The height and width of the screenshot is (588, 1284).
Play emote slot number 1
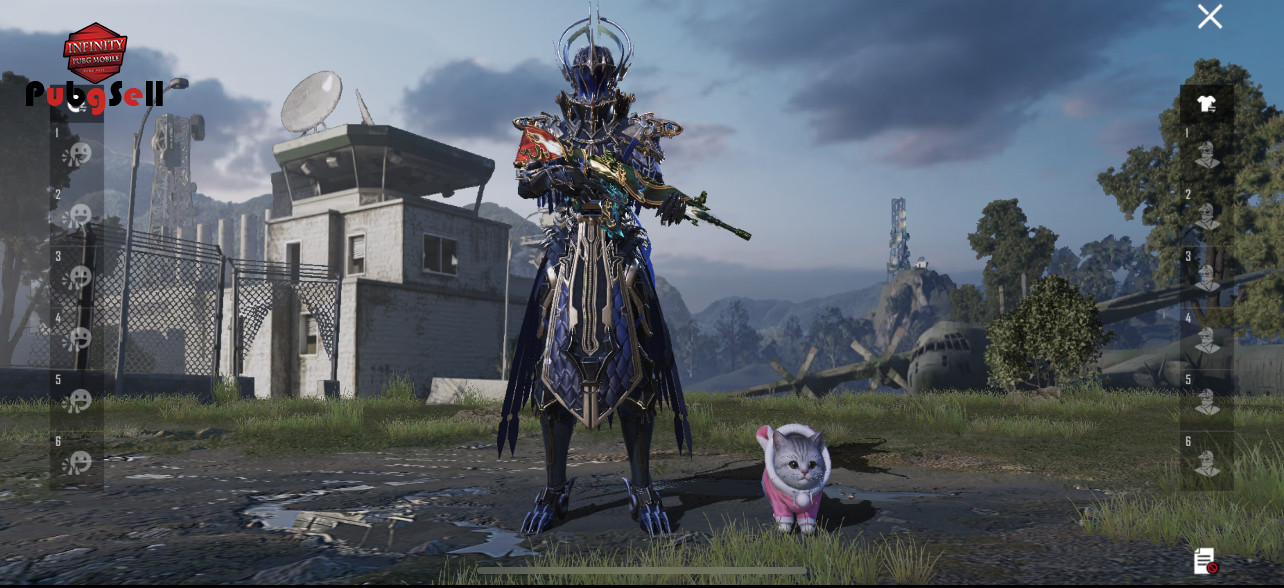tap(78, 154)
